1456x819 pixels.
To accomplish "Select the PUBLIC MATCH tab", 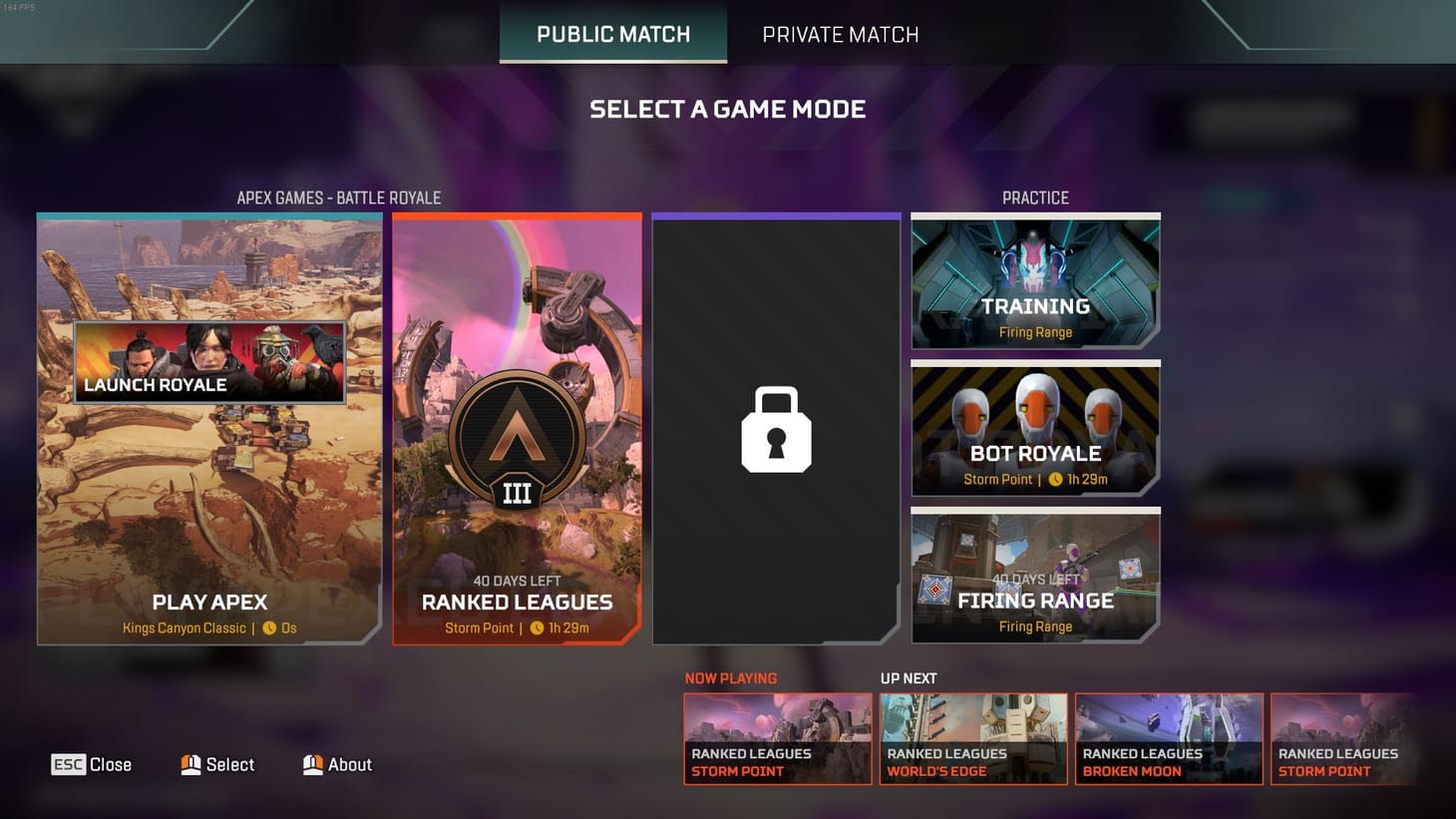I will click(612, 34).
